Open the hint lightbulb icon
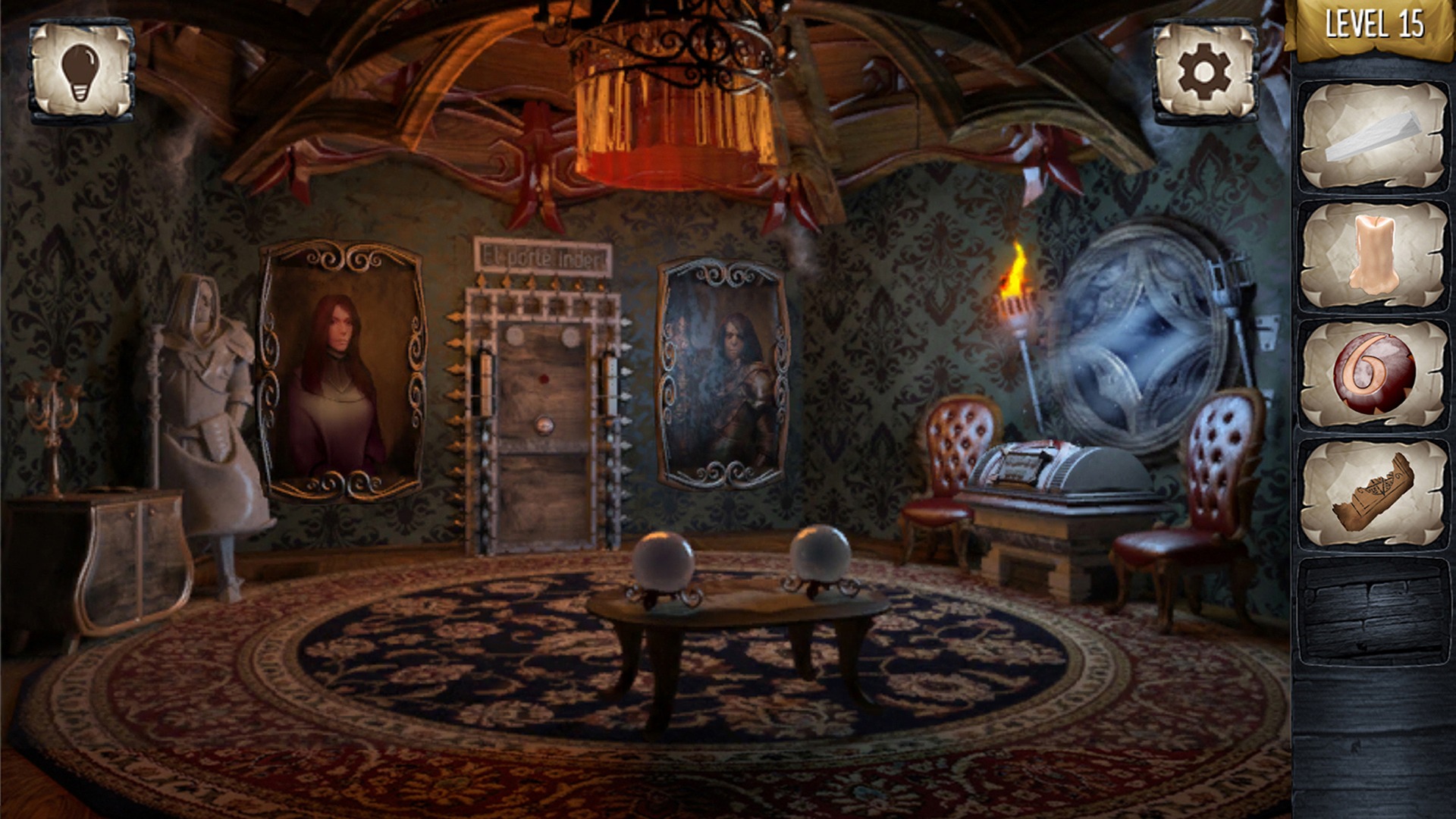 pos(81,71)
